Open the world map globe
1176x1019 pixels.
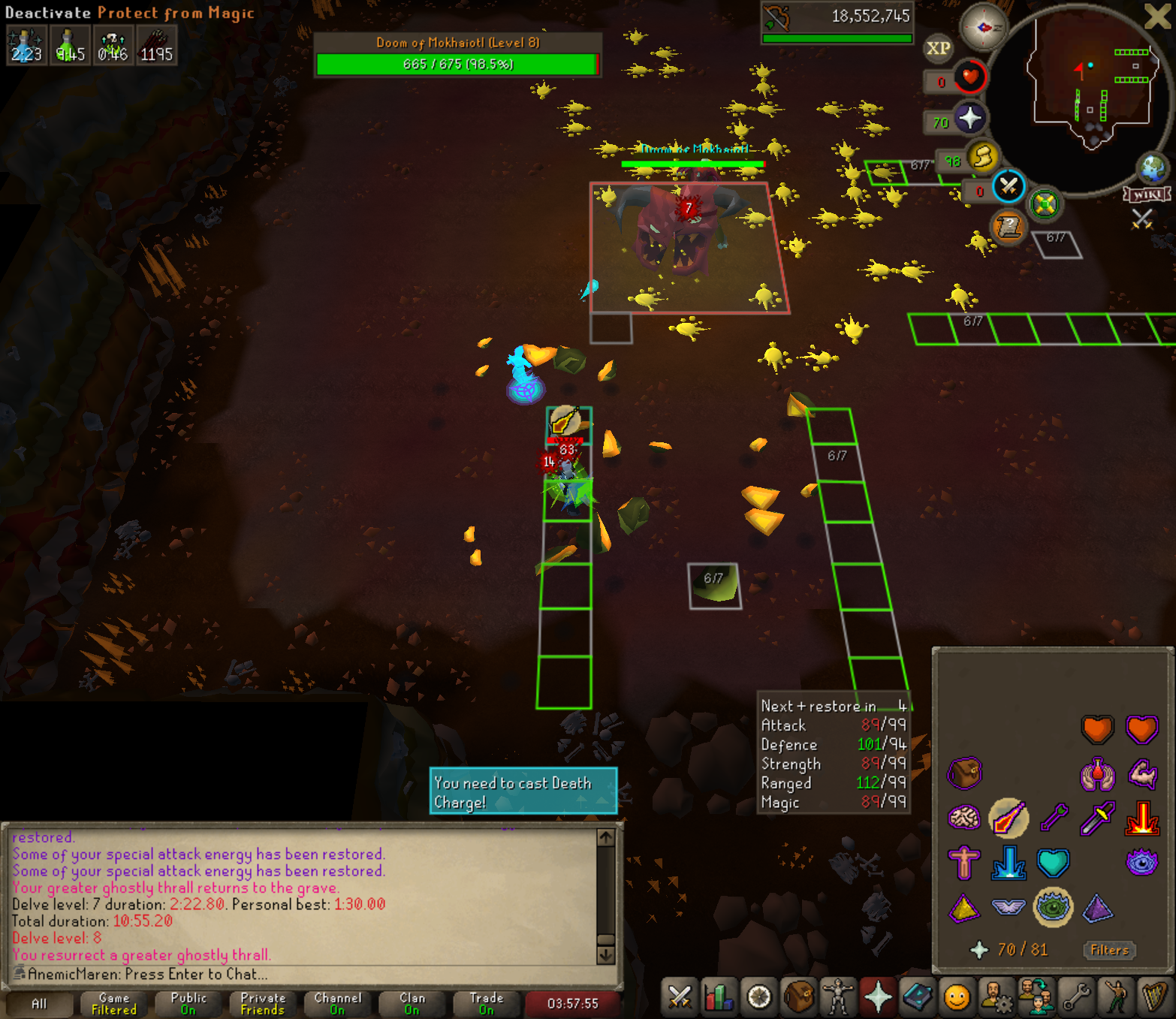[1153, 169]
